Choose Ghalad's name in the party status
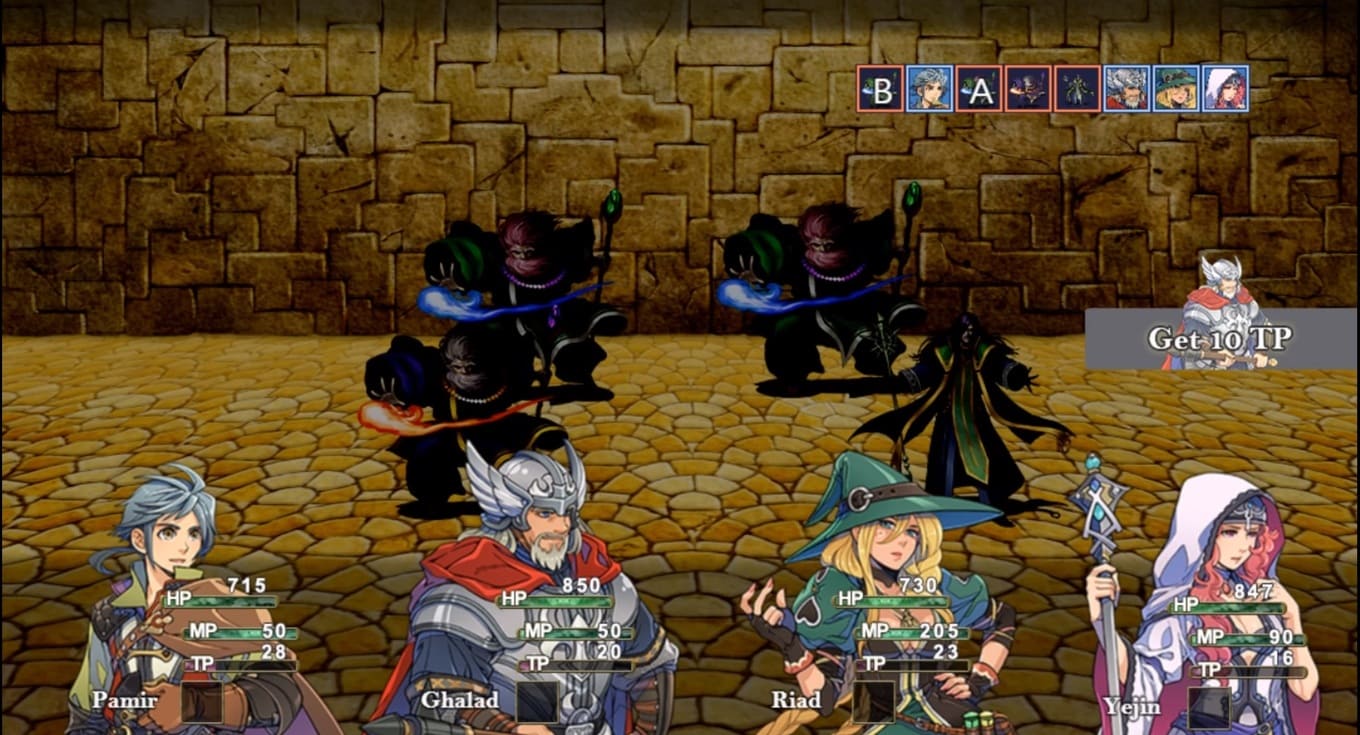The width and height of the screenshot is (1360, 735). (x=459, y=700)
